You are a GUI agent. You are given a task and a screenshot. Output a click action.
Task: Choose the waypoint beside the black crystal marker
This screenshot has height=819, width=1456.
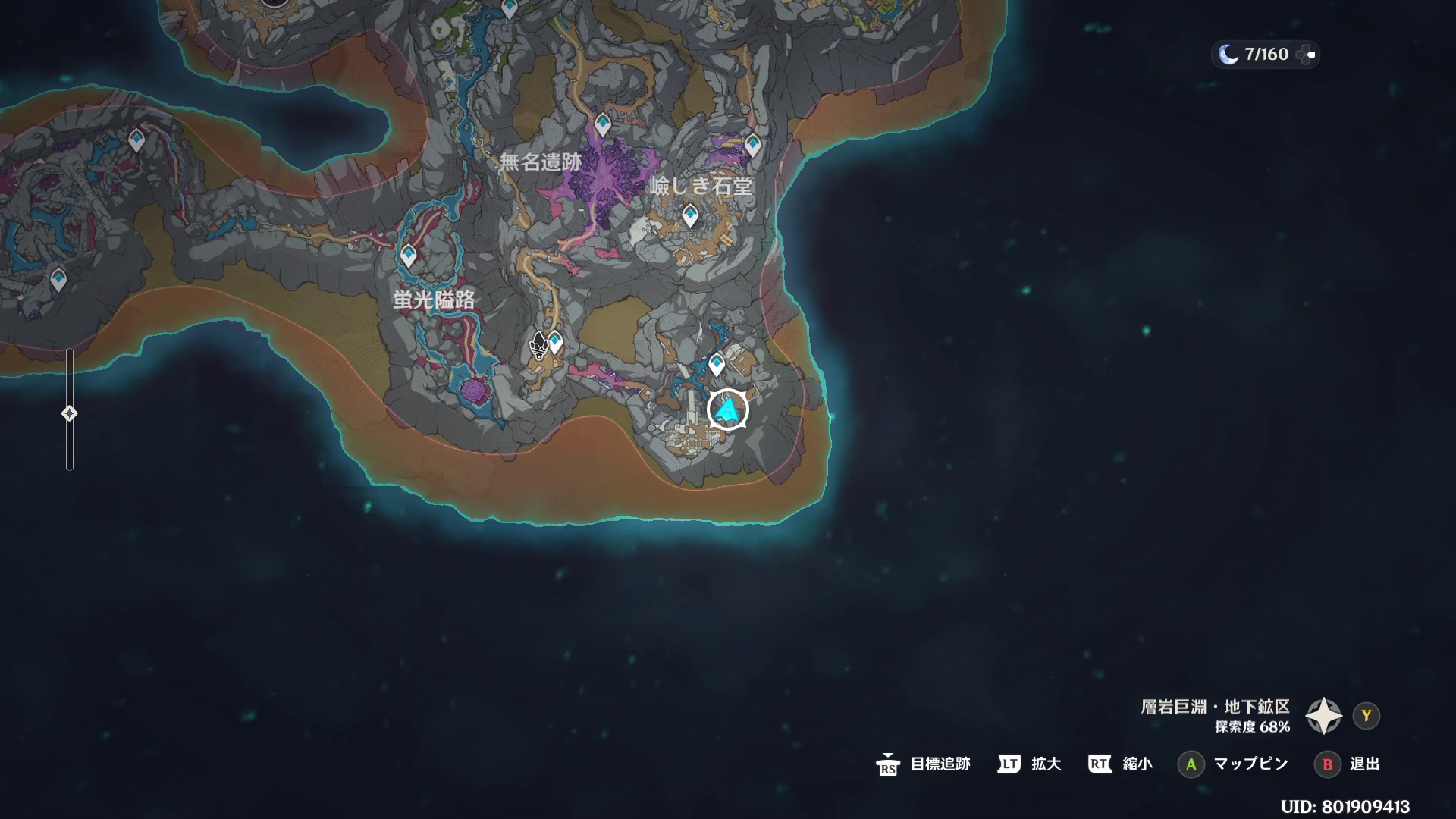pos(556,342)
